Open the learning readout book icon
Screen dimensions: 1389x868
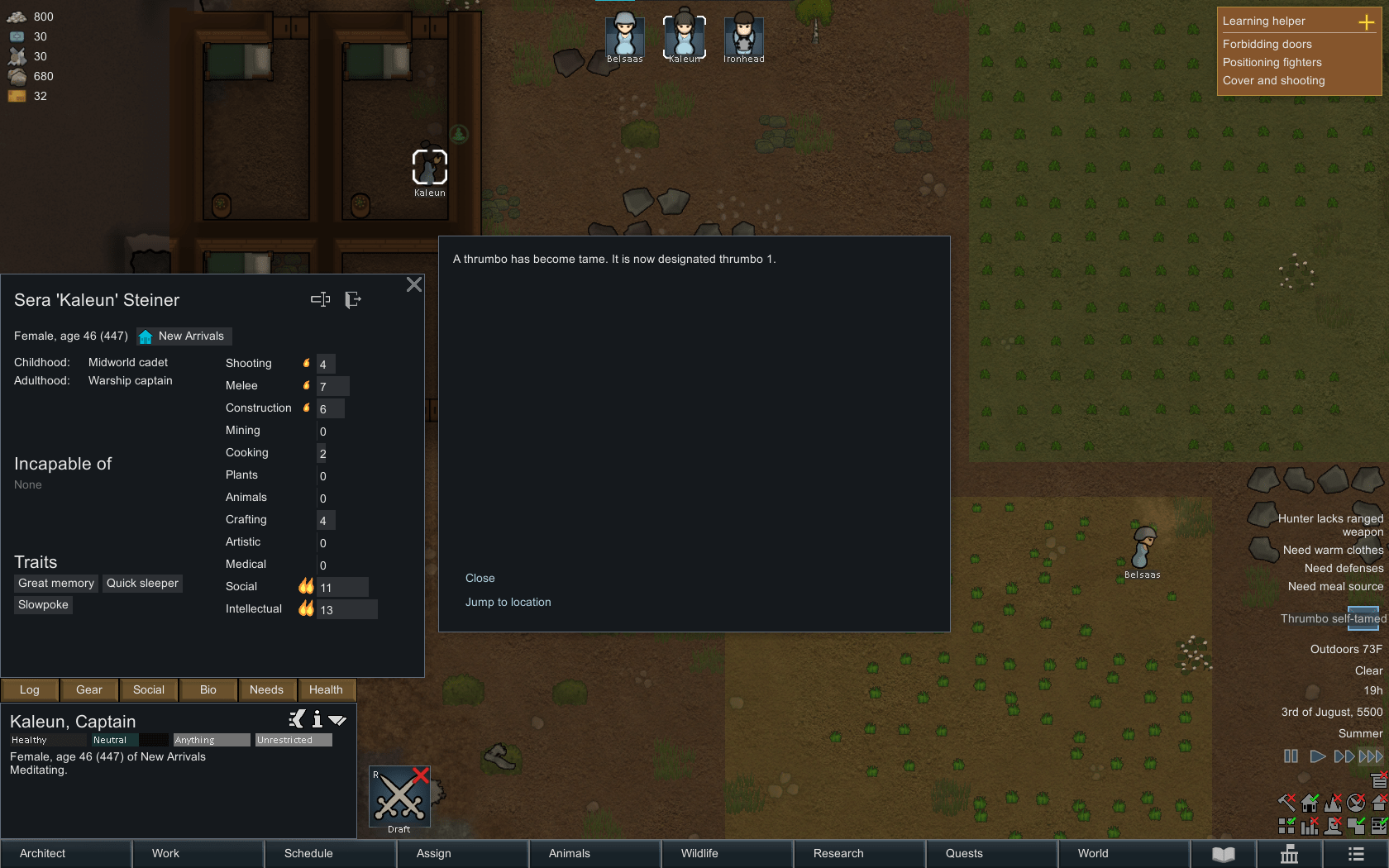[1223, 853]
